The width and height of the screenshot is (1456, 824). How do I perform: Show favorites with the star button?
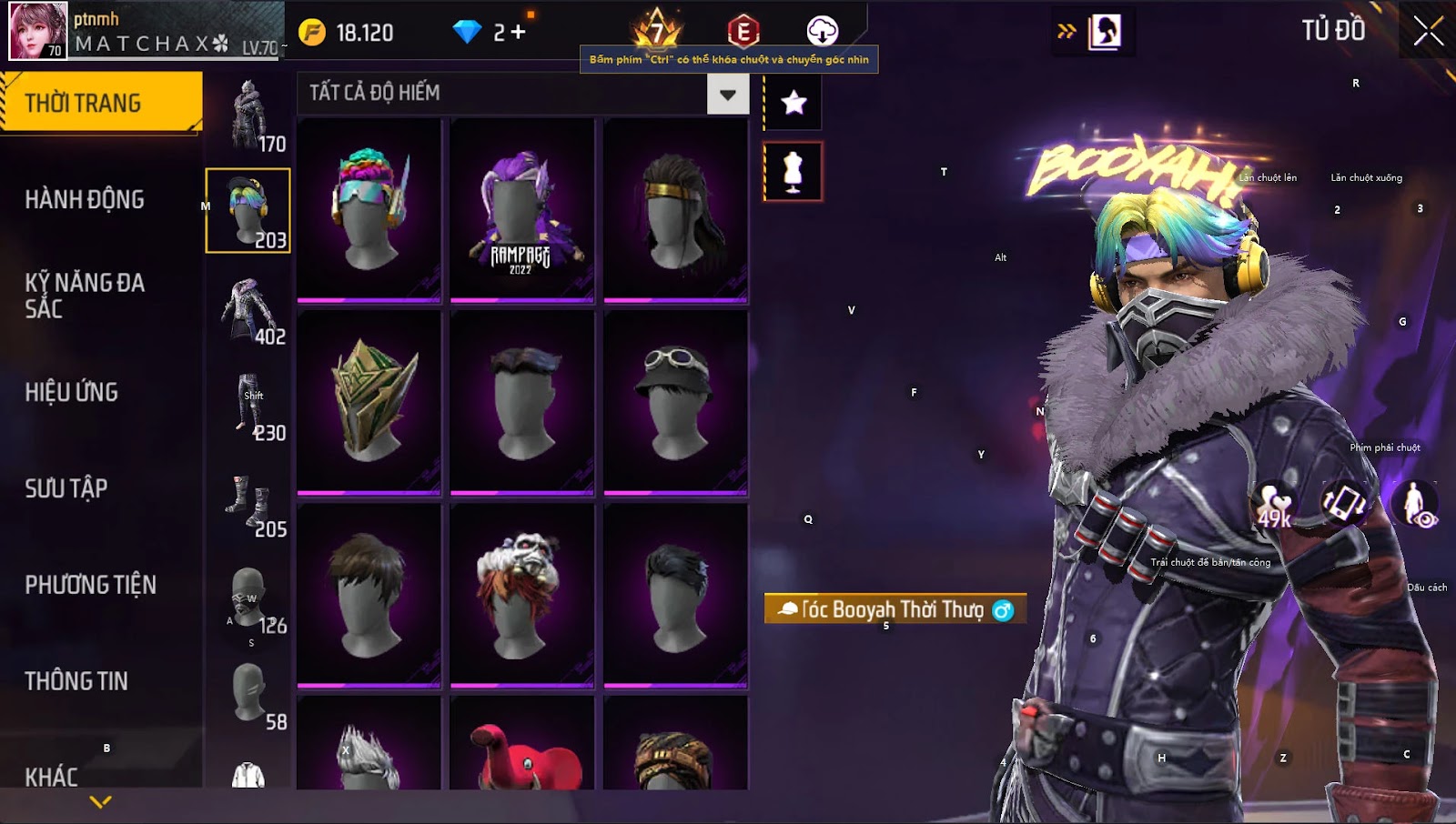point(794,103)
